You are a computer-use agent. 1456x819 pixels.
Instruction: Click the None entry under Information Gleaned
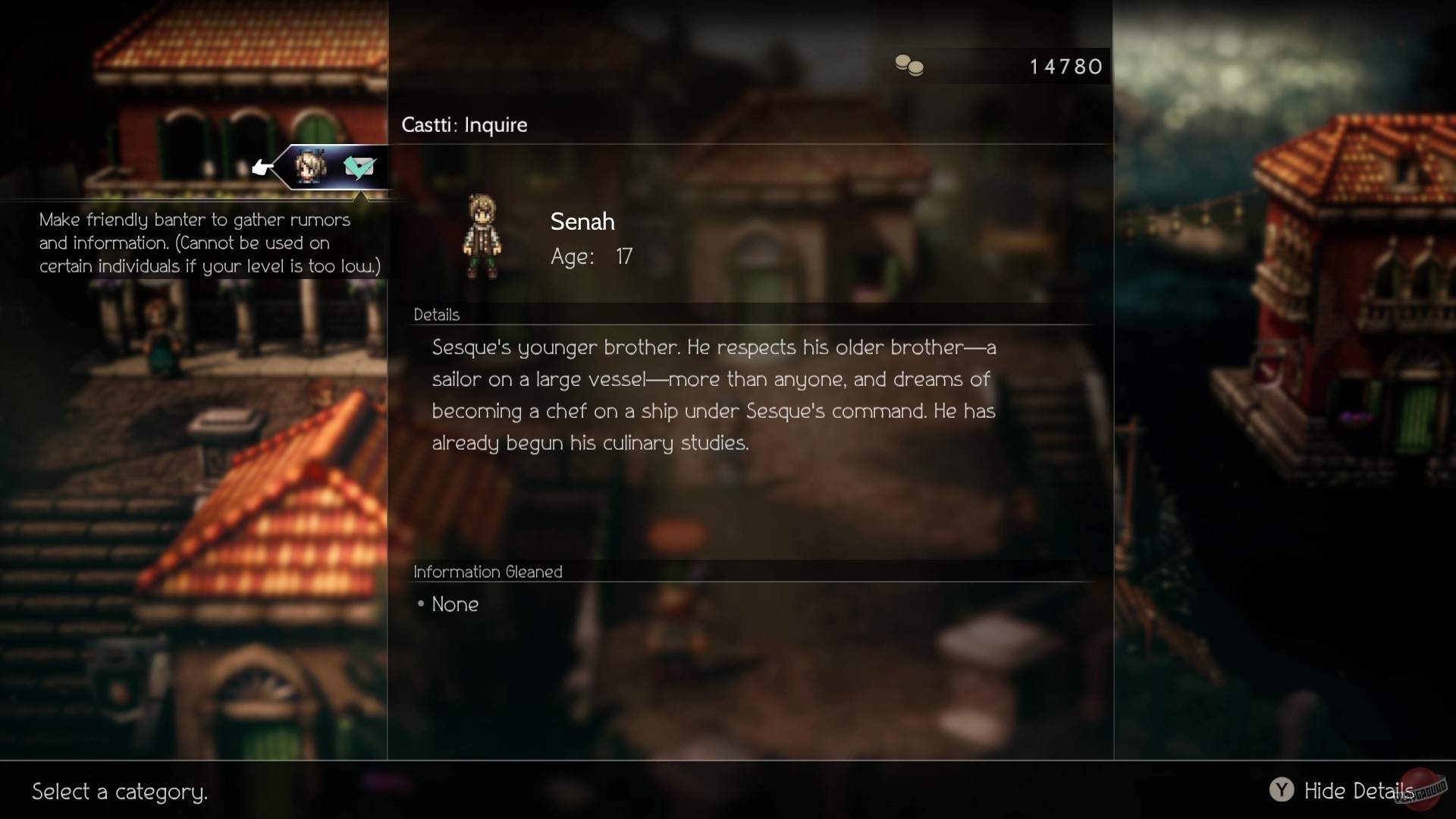coord(454,604)
